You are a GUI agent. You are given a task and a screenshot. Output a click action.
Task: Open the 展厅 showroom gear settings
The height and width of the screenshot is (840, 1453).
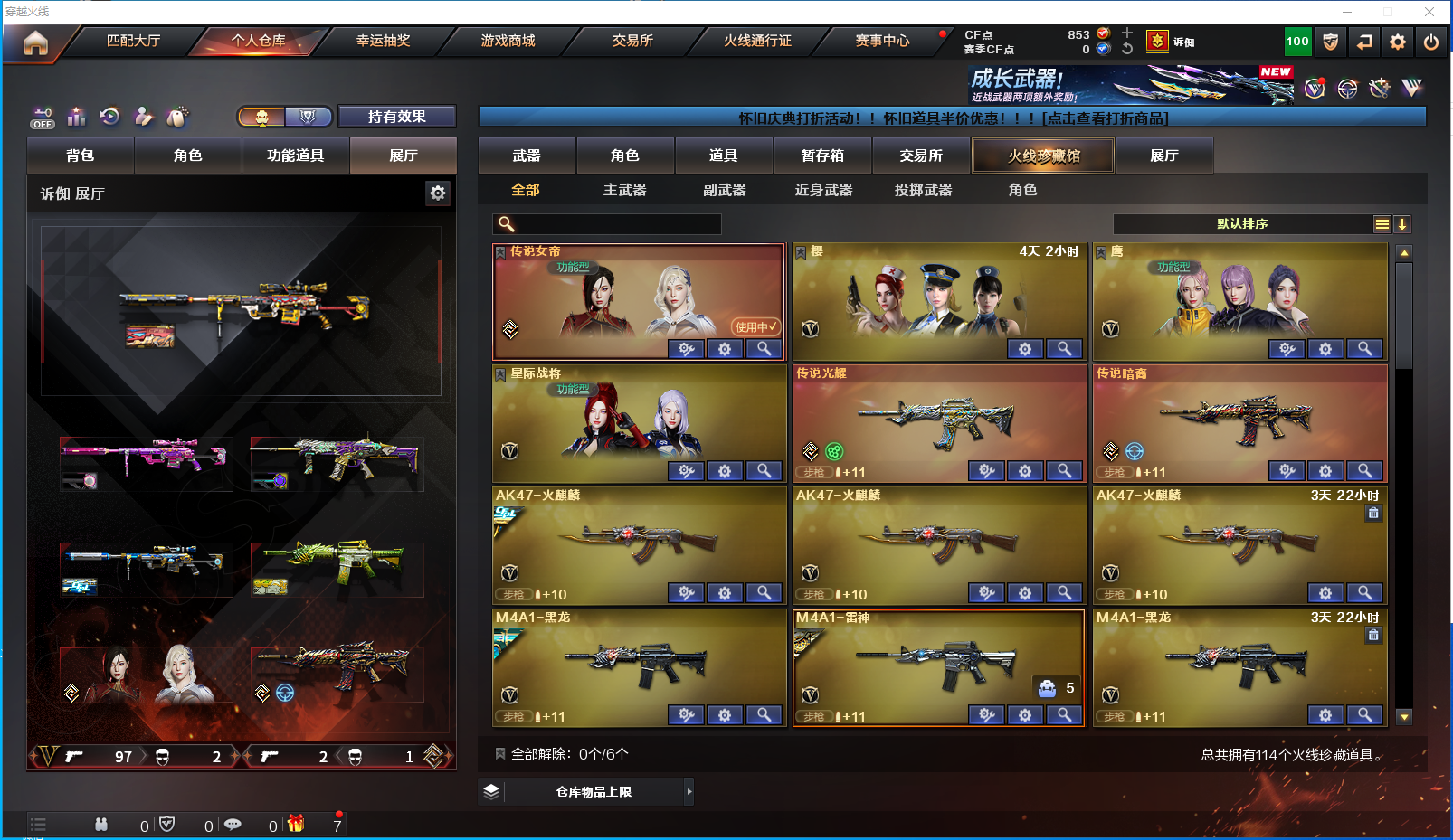point(438,193)
